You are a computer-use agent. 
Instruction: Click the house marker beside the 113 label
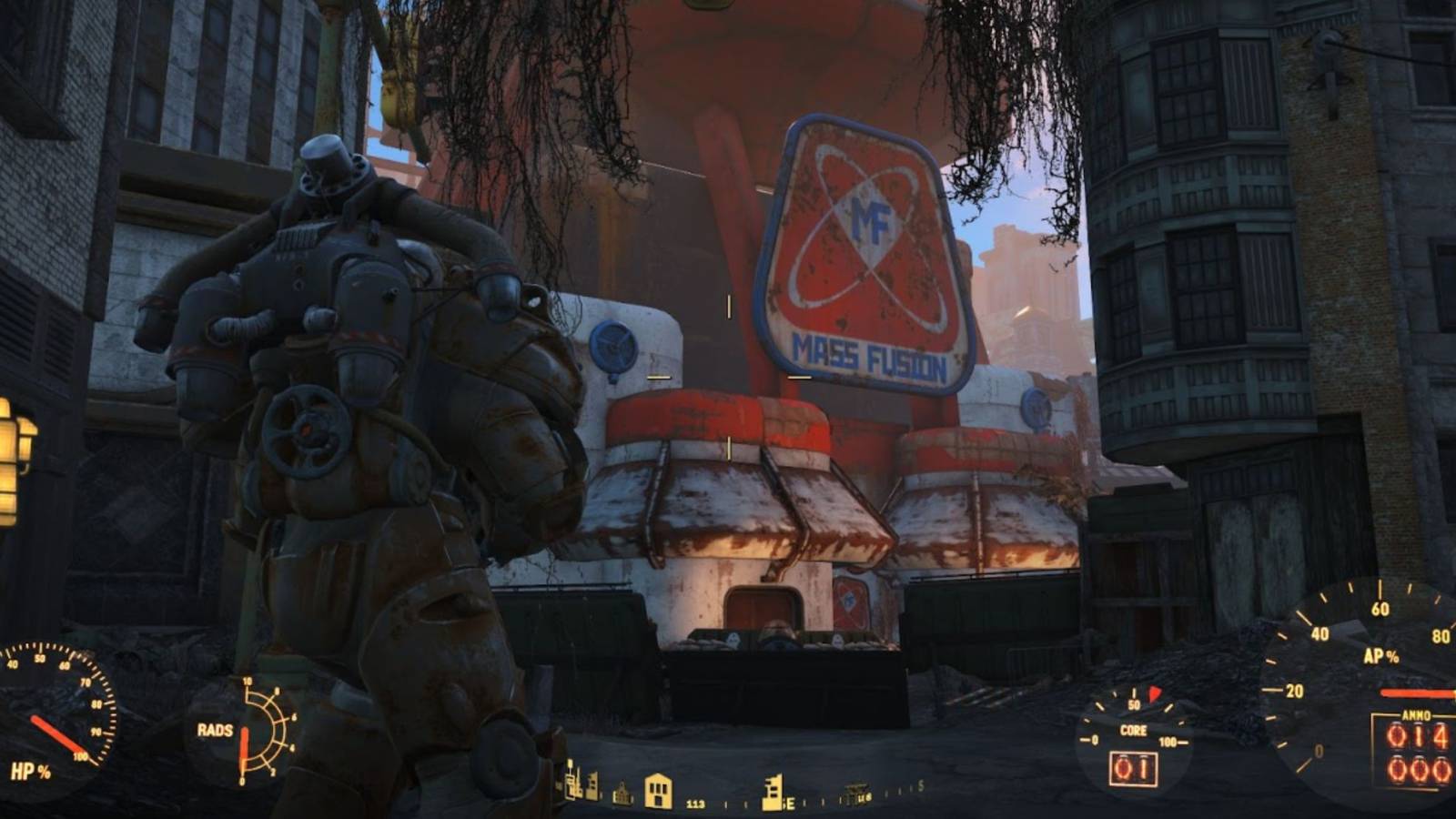click(x=657, y=790)
